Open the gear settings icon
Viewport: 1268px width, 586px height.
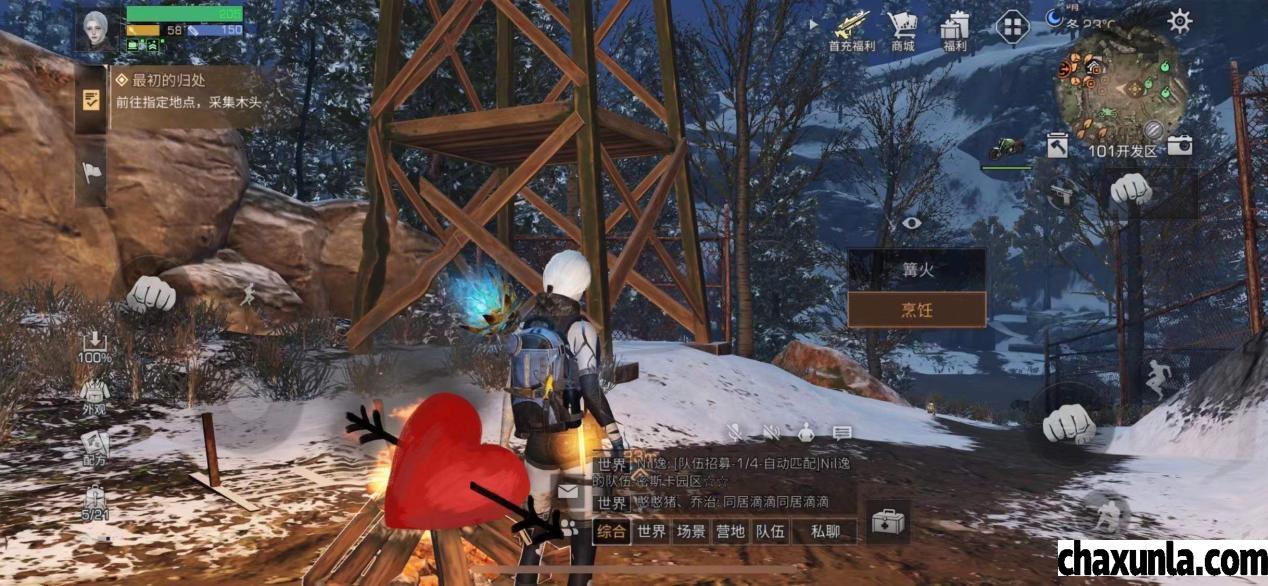pos(1180,21)
